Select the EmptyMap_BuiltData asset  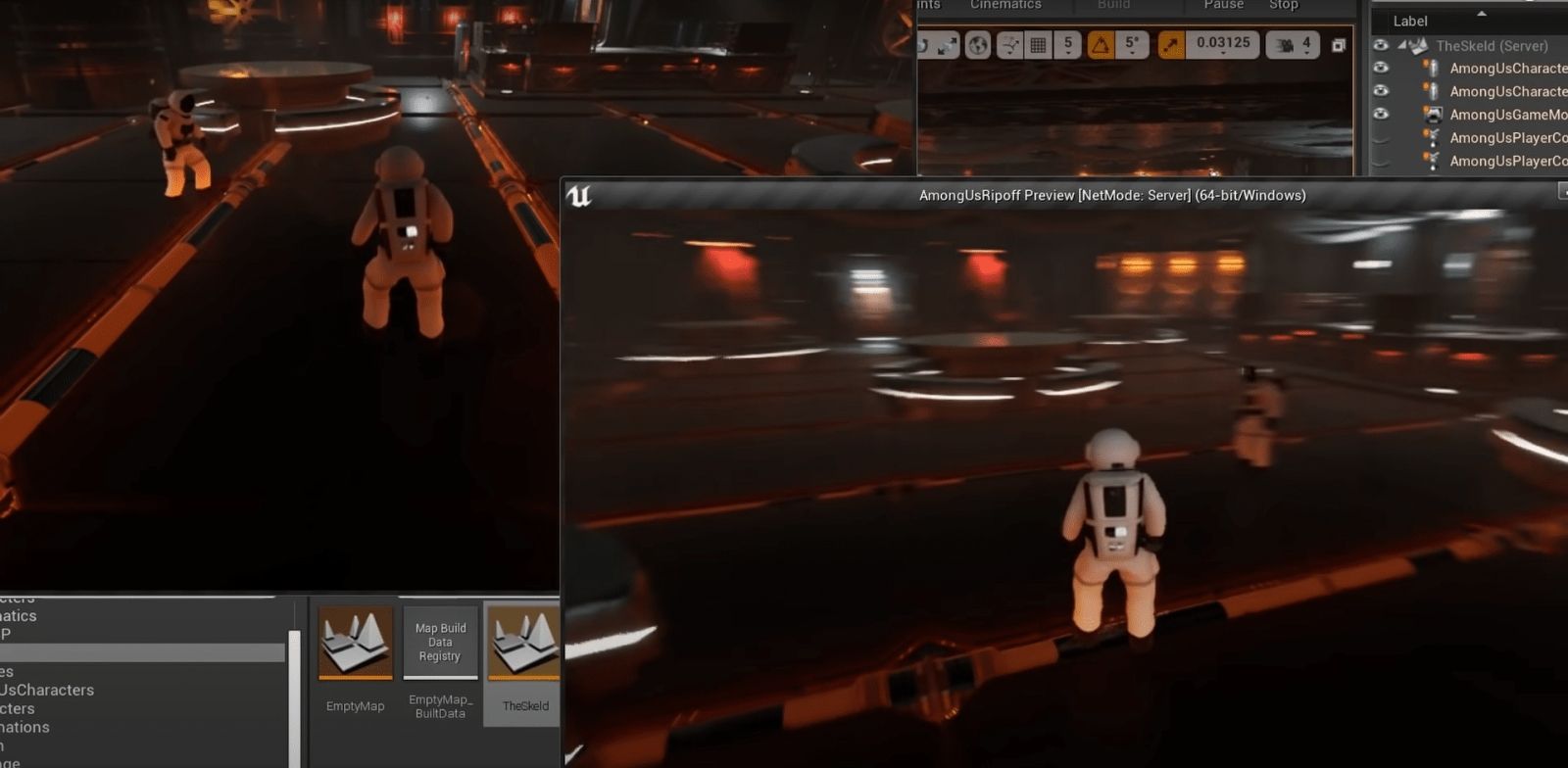(440, 644)
